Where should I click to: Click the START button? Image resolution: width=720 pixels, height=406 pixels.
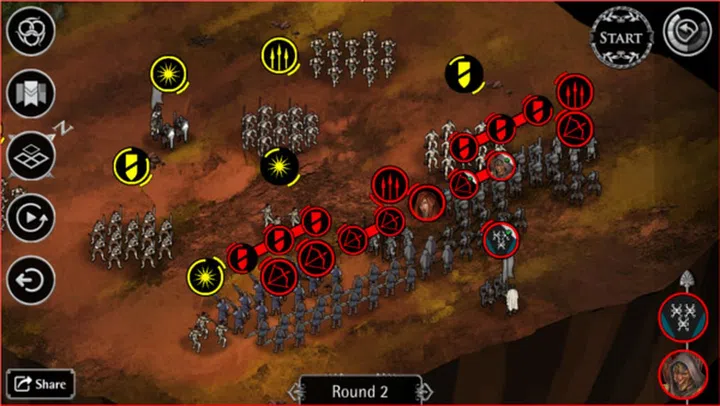coord(621,37)
